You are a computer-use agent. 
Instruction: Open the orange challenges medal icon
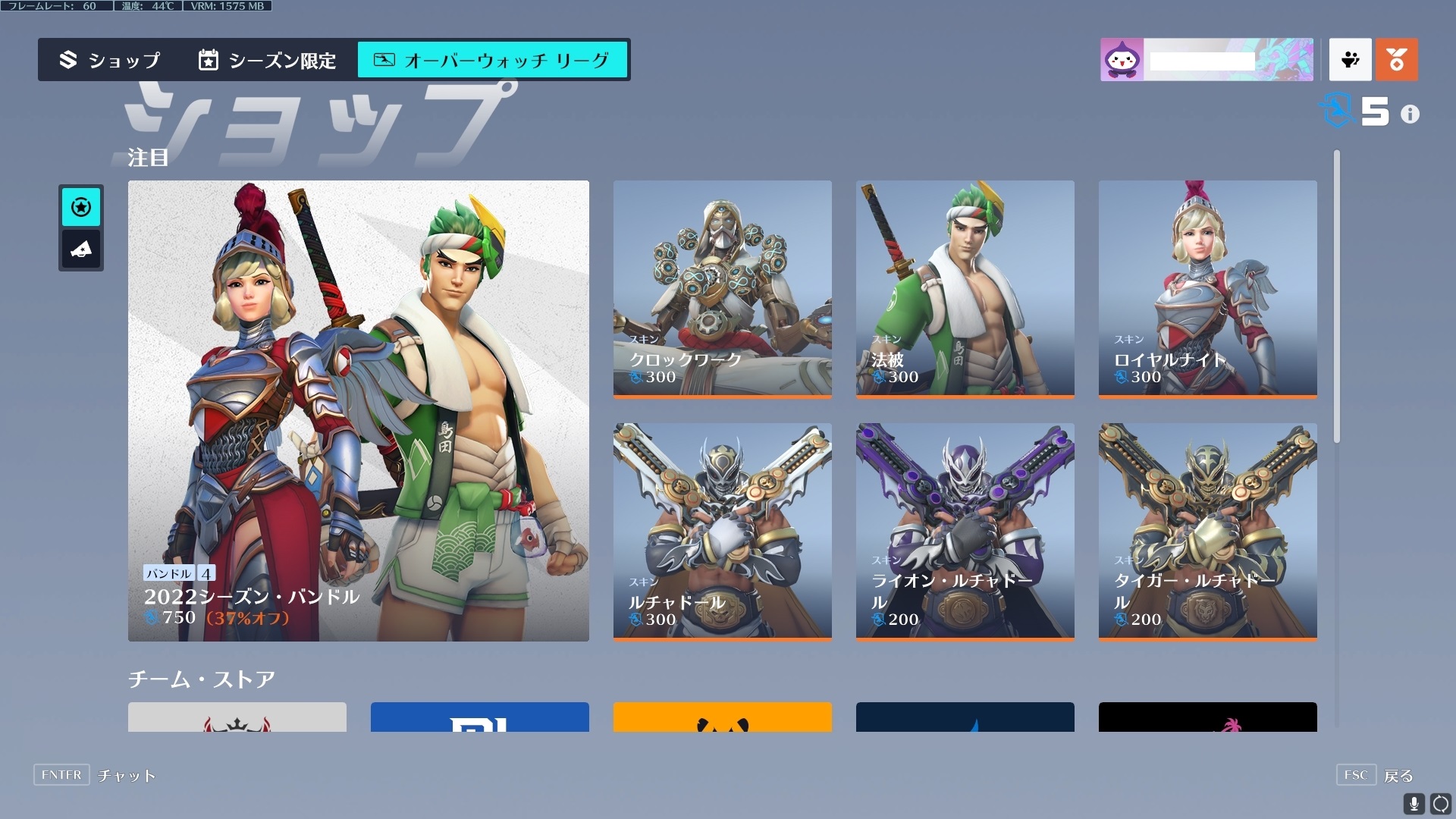(1398, 60)
